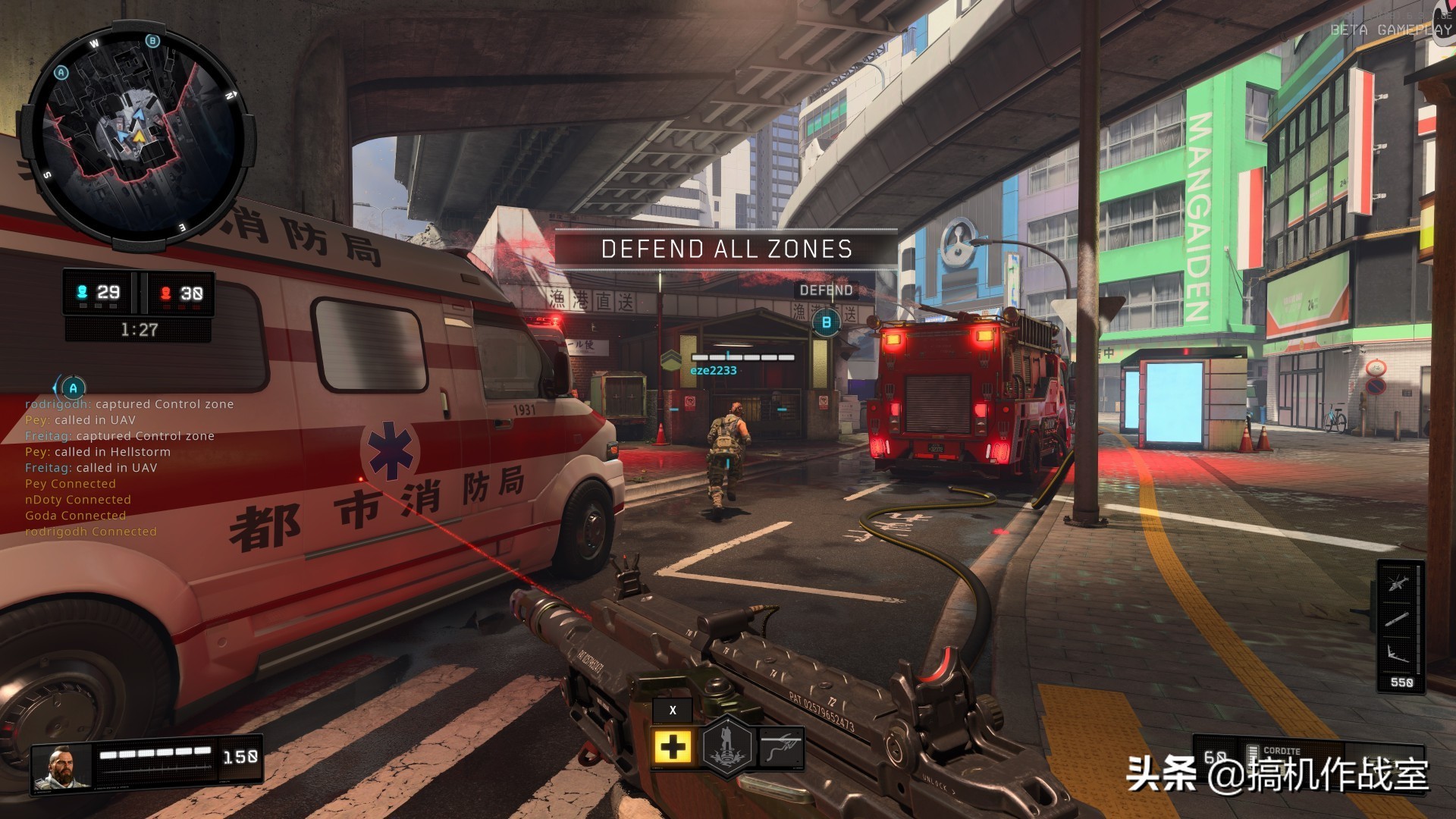Activate the hexagonal specialist ability icon
The width and height of the screenshot is (1456, 819).
coord(726,747)
